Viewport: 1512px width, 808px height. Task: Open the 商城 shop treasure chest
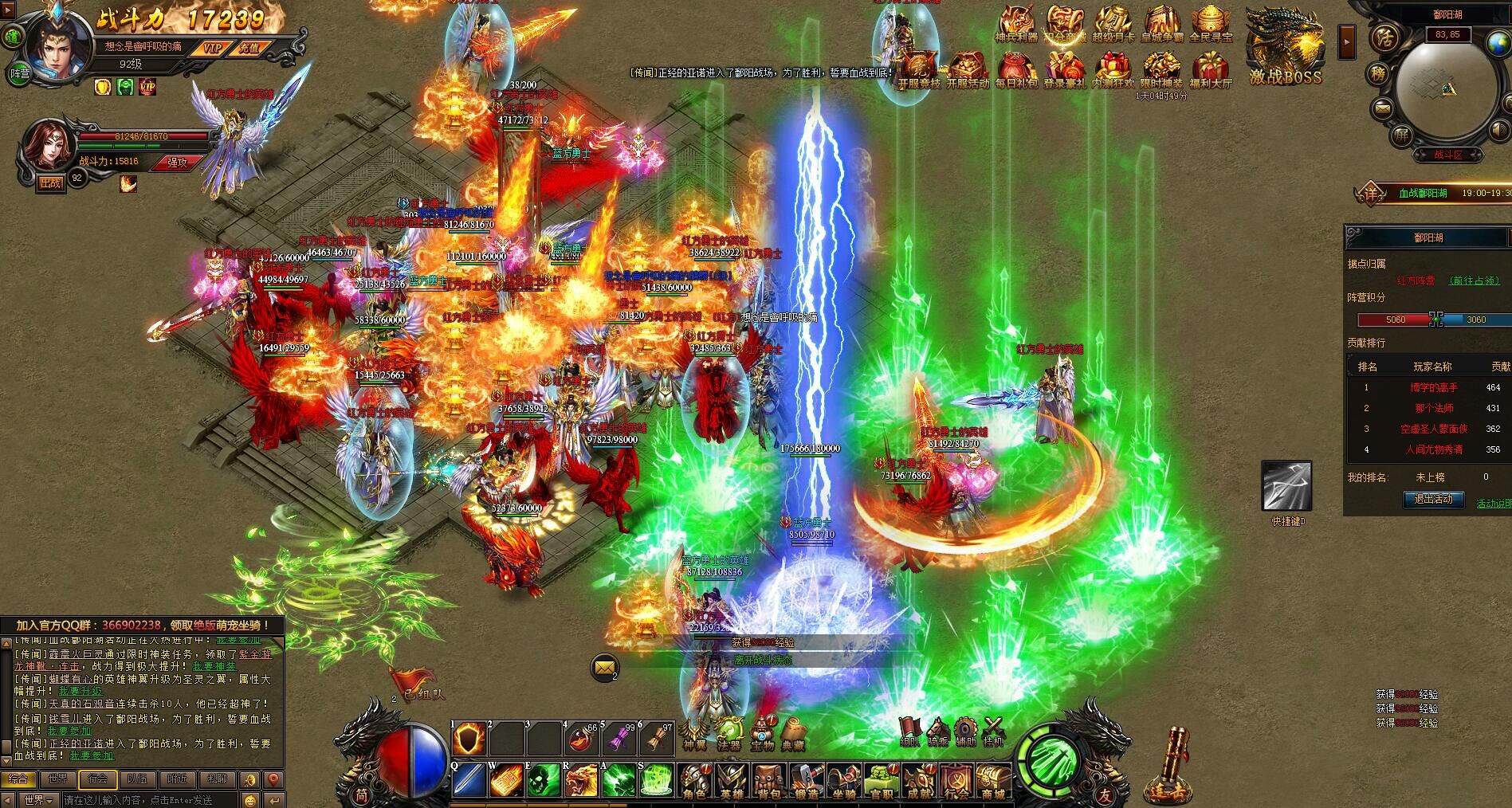pyautogui.click(x=992, y=781)
